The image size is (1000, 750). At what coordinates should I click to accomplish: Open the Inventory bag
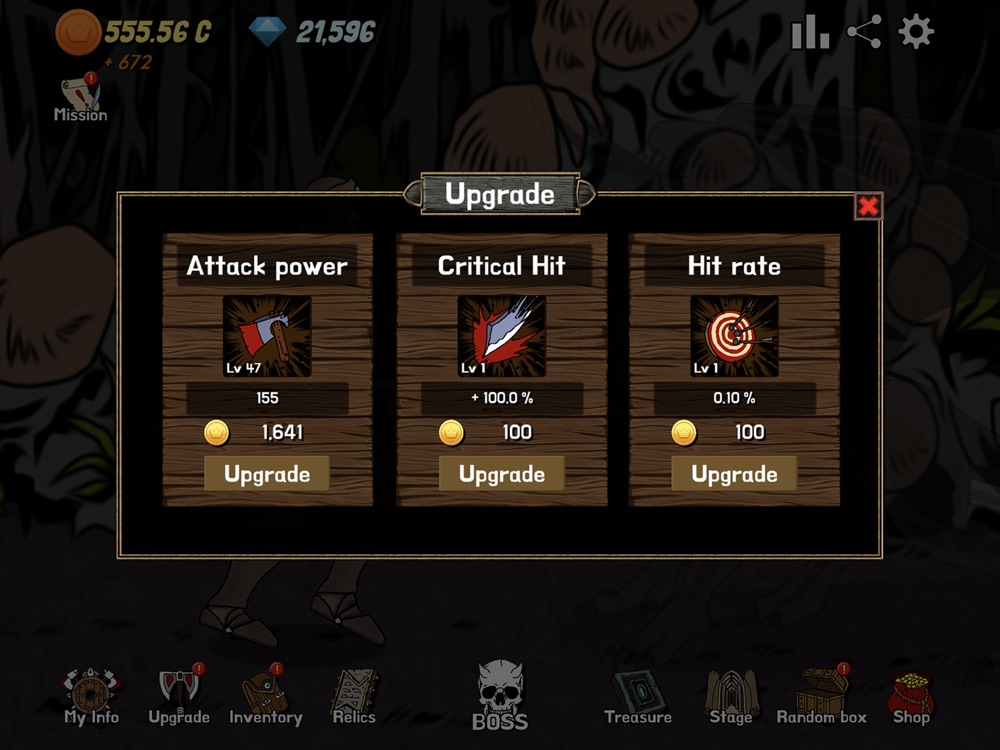[265, 697]
